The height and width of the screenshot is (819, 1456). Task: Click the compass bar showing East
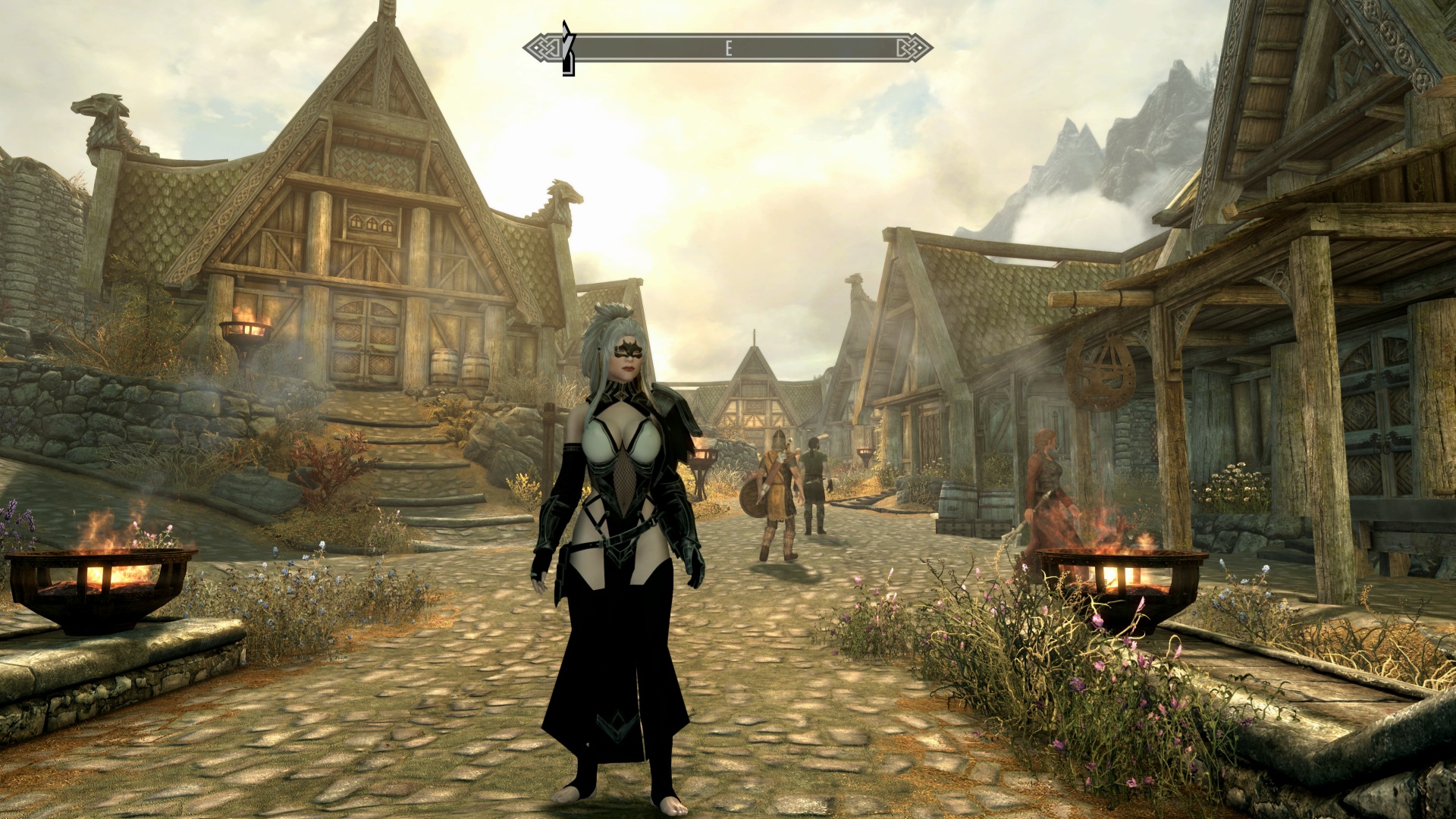(728, 49)
